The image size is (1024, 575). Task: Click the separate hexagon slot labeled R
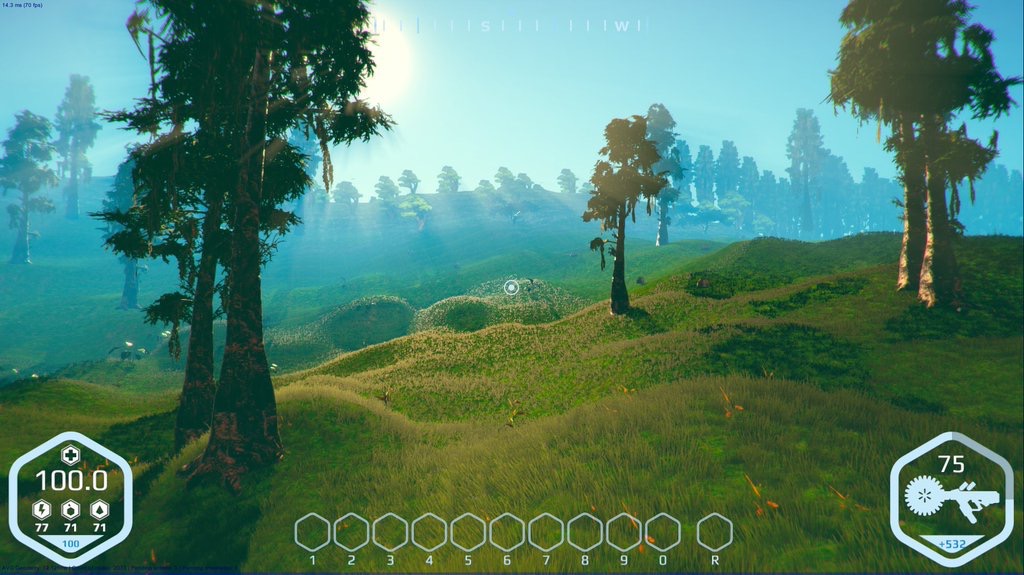coord(714,532)
